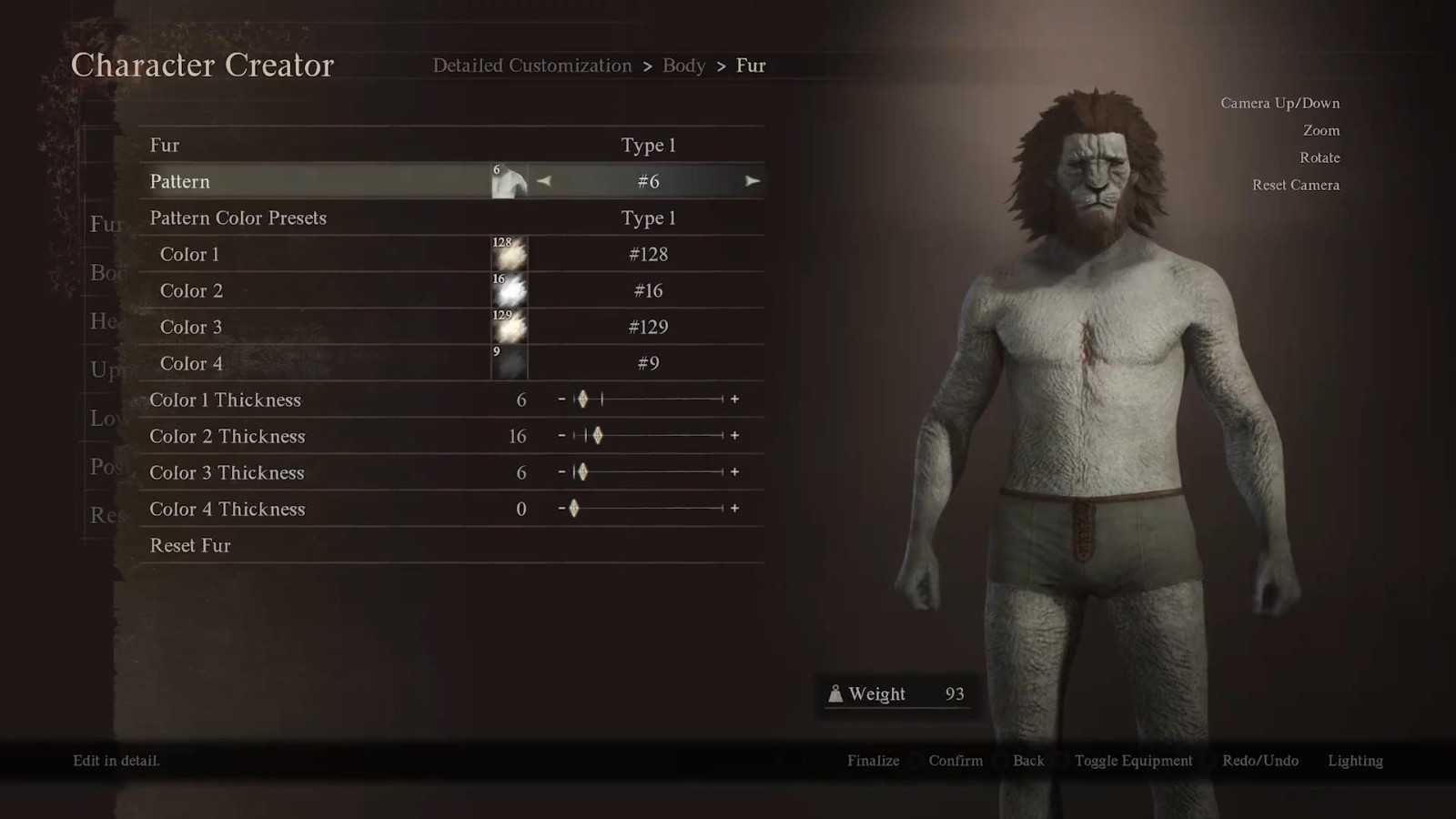Choose the Color 4 swatch #9

(510, 364)
